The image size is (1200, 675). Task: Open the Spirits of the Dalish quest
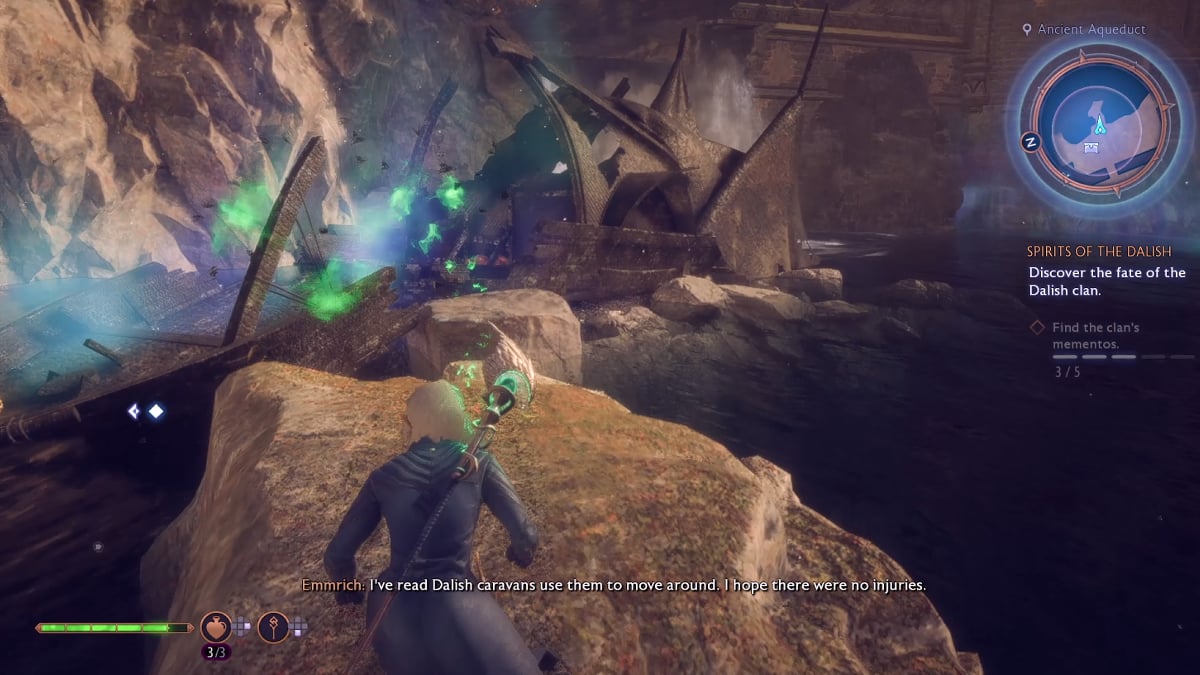coord(1098,251)
